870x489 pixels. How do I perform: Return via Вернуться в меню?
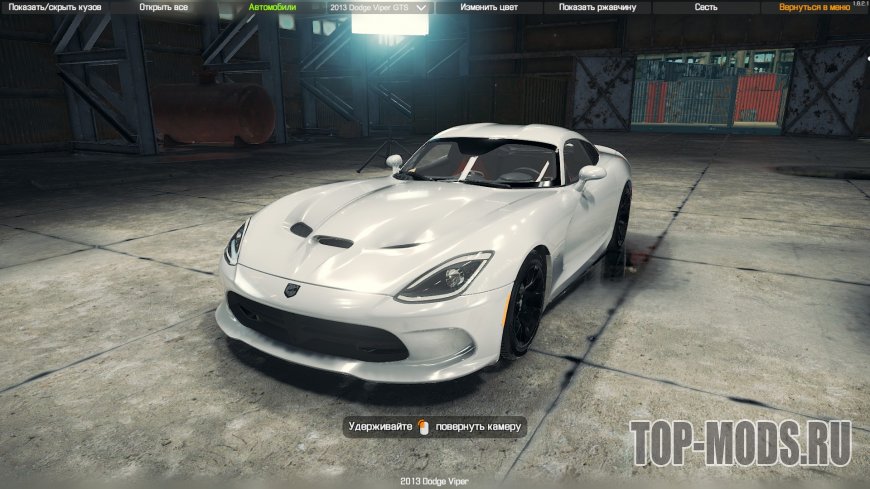tap(814, 7)
